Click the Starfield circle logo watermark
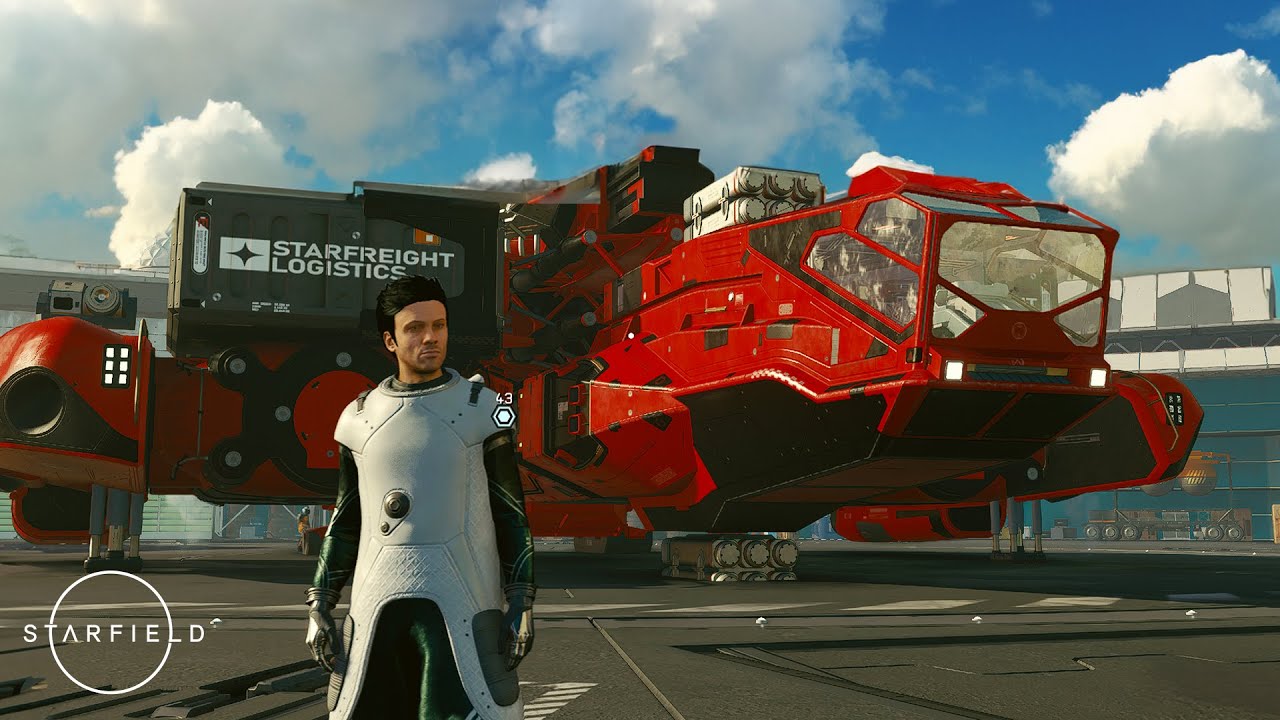This screenshot has height=720, width=1280. (x=111, y=632)
